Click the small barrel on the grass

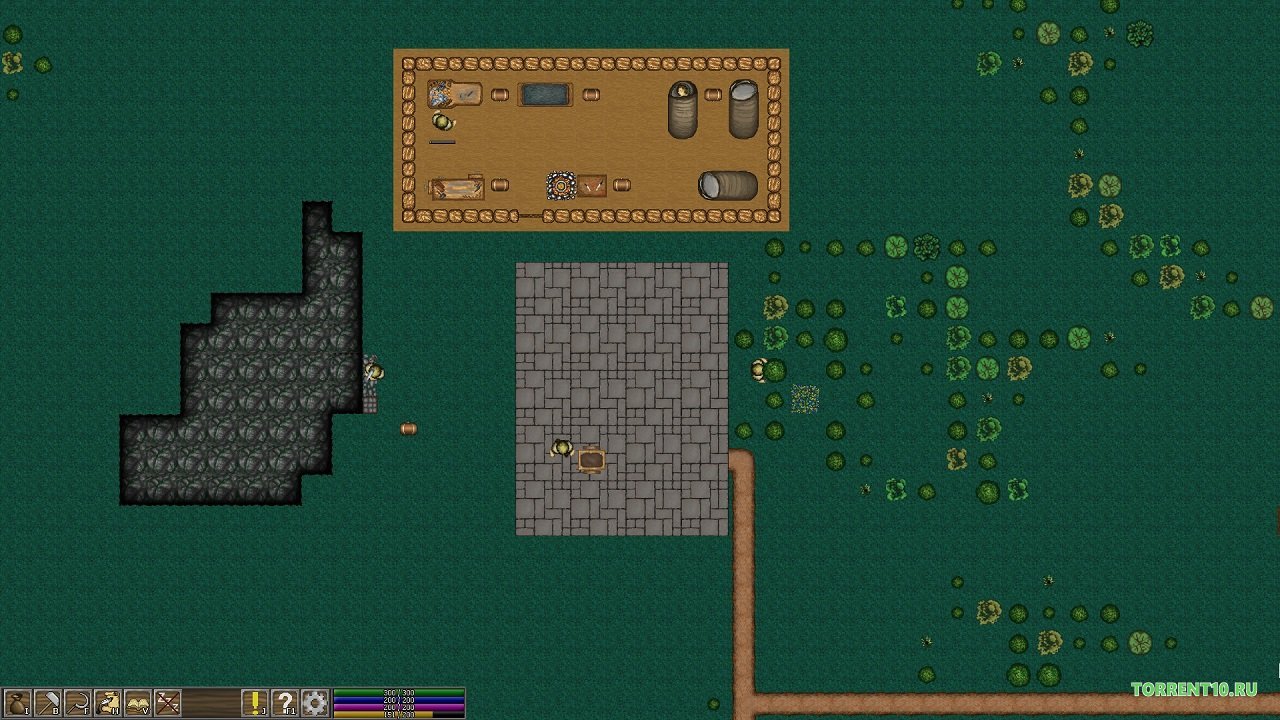406,428
